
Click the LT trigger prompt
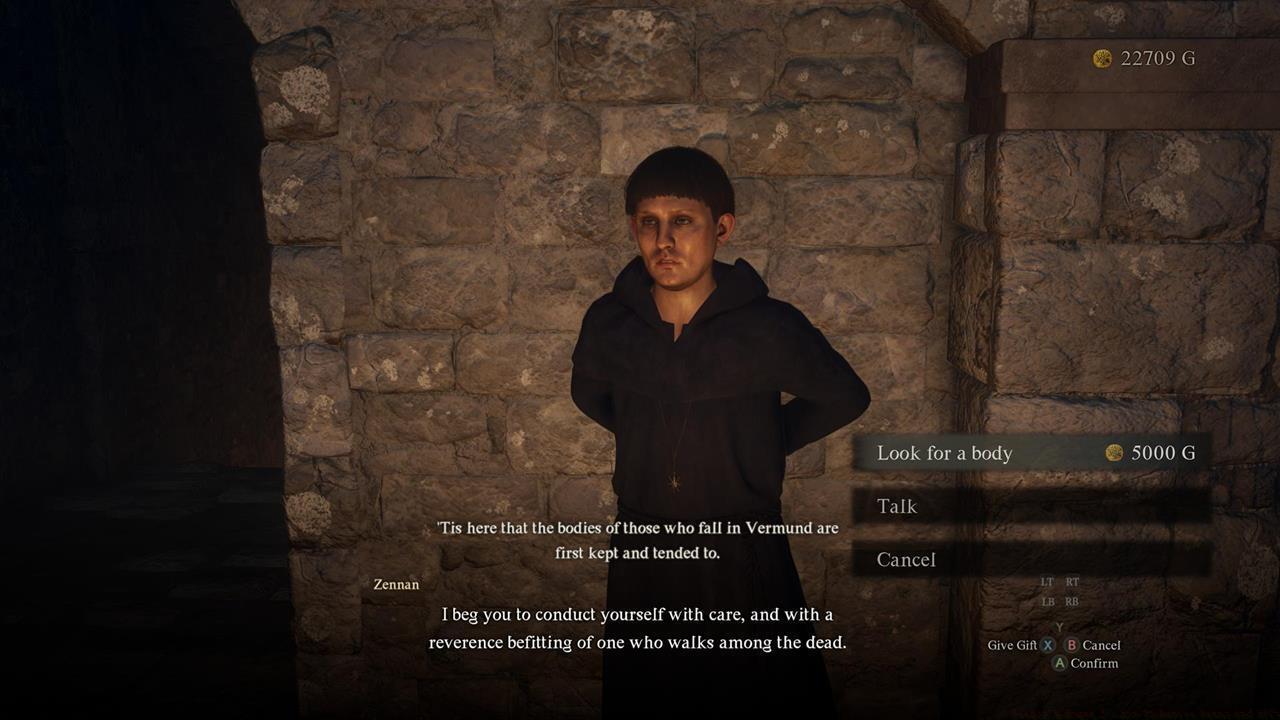point(1047,582)
